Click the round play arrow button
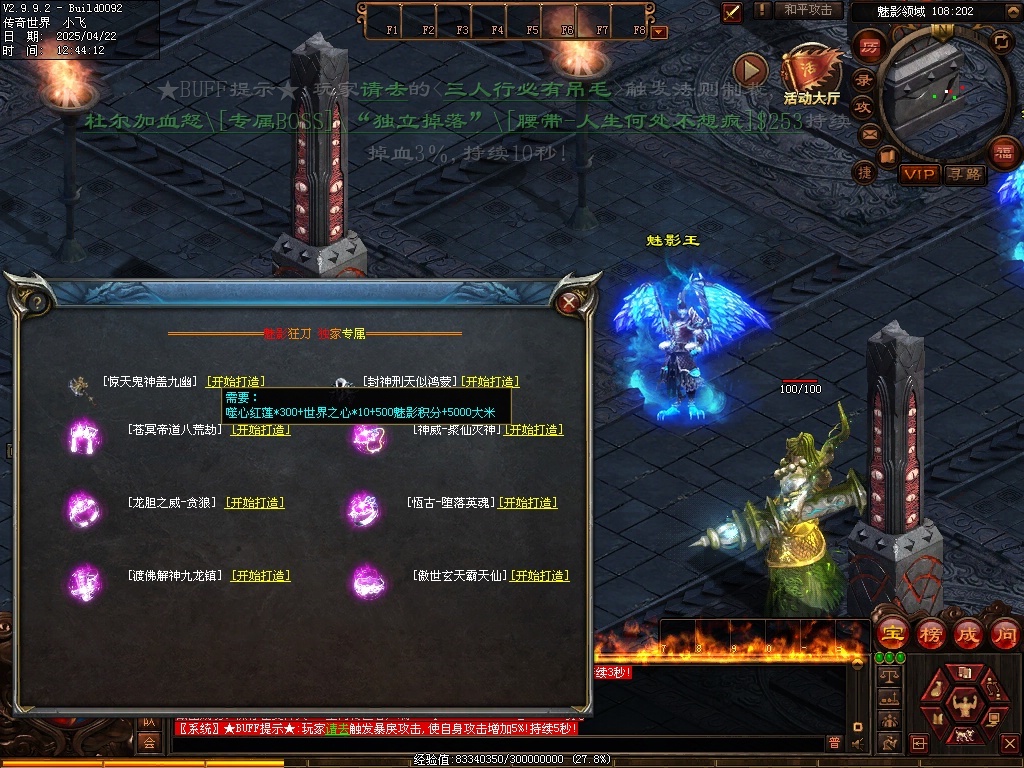The height and width of the screenshot is (768, 1024). point(750,70)
